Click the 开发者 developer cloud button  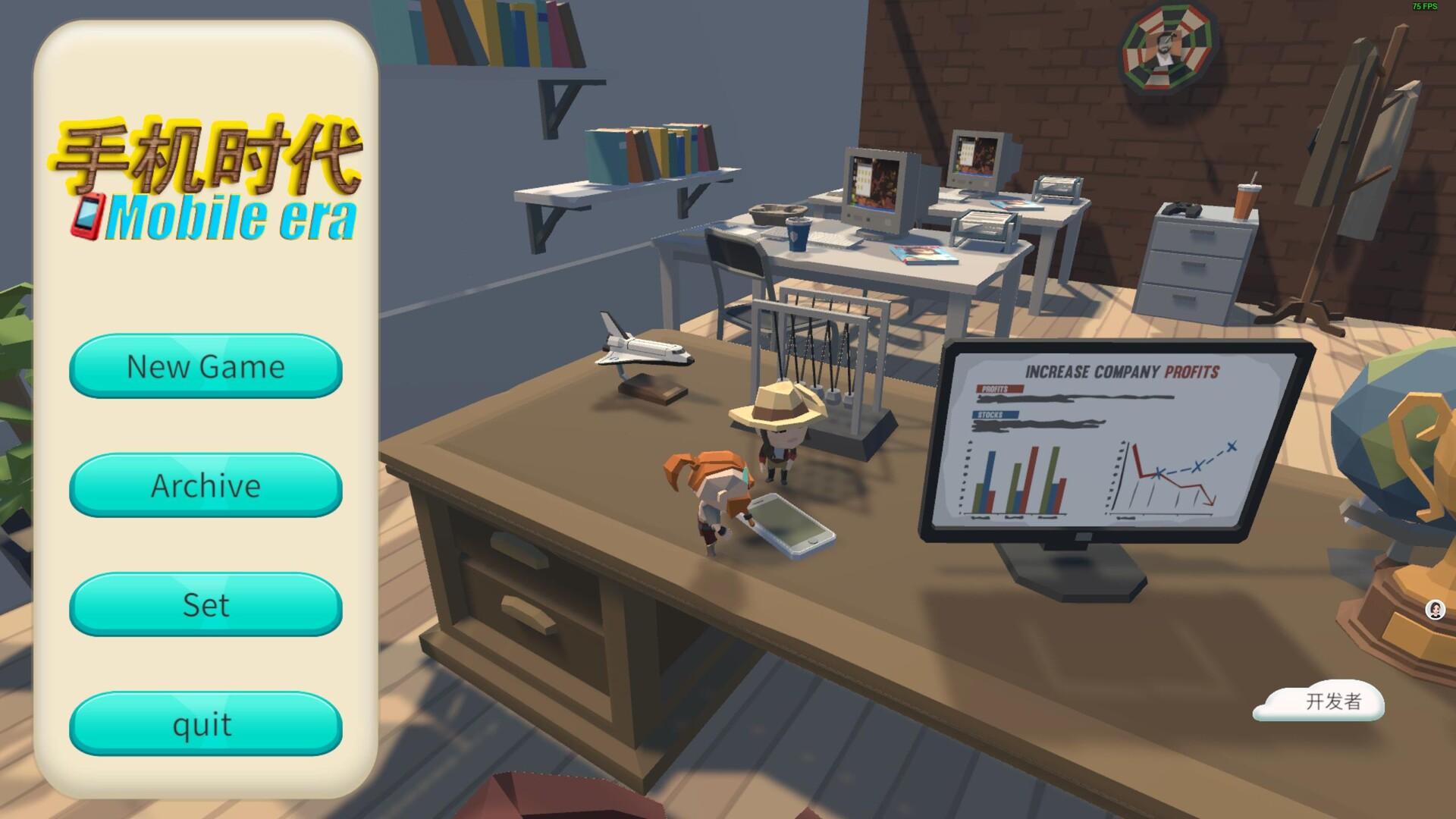pos(1319,701)
